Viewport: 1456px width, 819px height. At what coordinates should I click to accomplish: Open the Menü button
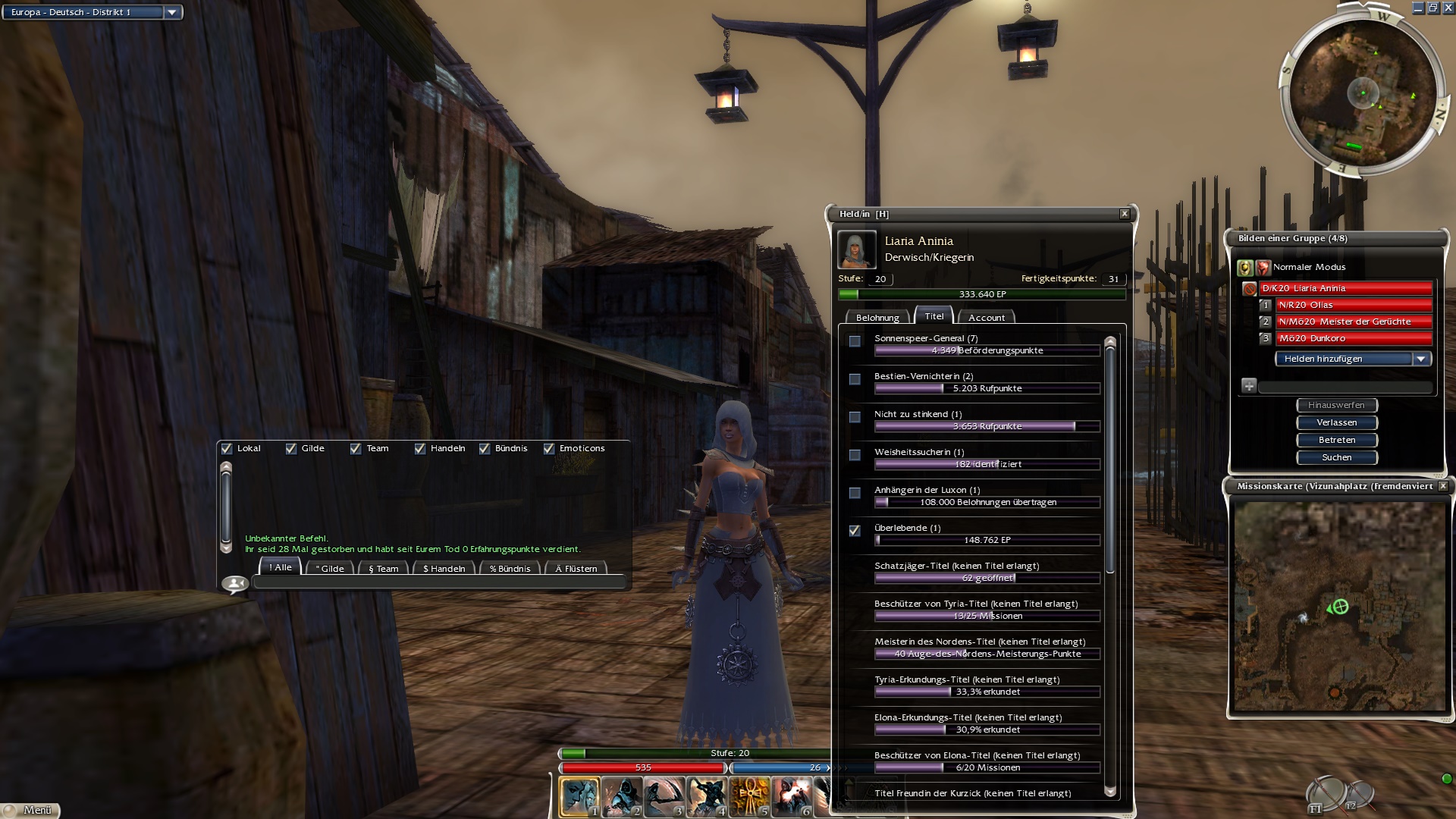pyautogui.click(x=30, y=810)
